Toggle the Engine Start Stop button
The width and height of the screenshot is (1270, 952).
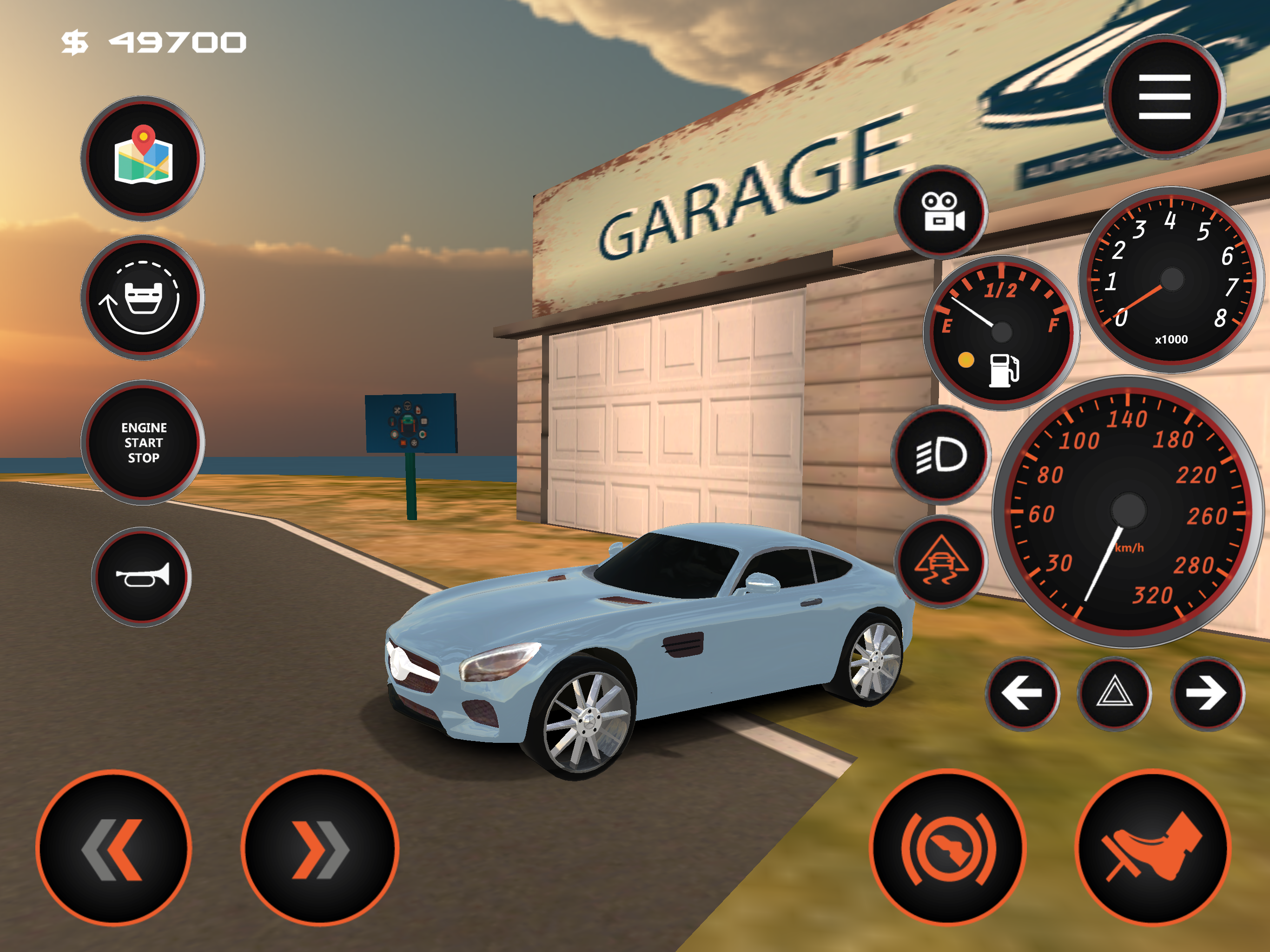click(x=143, y=442)
